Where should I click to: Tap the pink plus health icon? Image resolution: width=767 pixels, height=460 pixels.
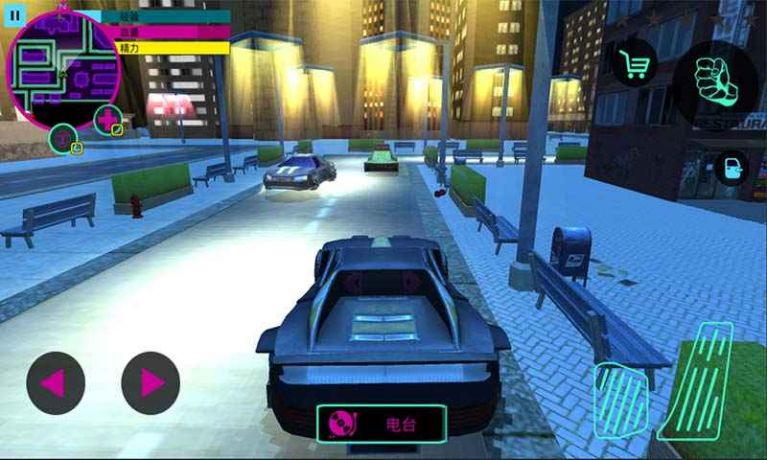[x=107, y=119]
